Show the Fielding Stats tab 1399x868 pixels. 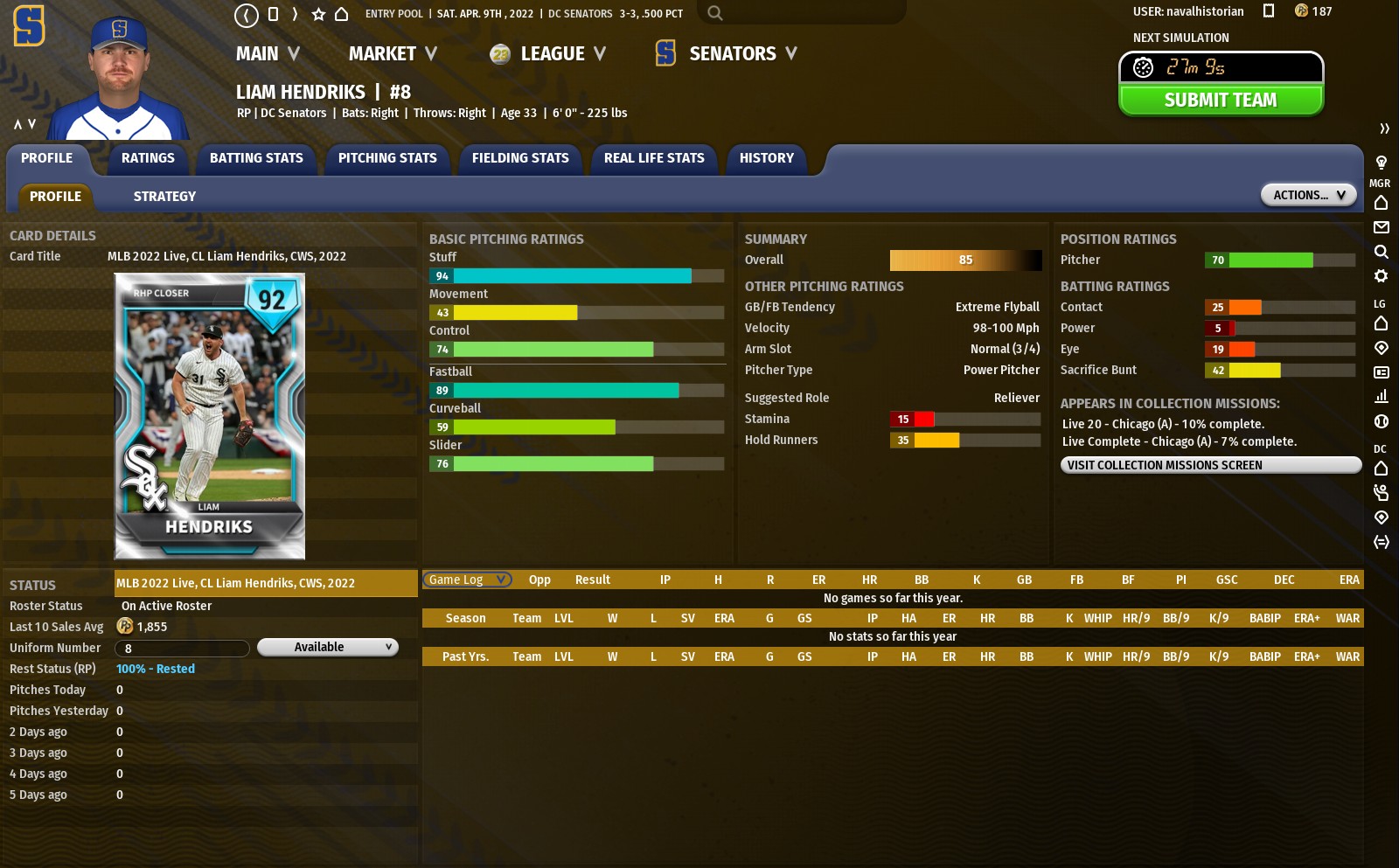tap(520, 158)
